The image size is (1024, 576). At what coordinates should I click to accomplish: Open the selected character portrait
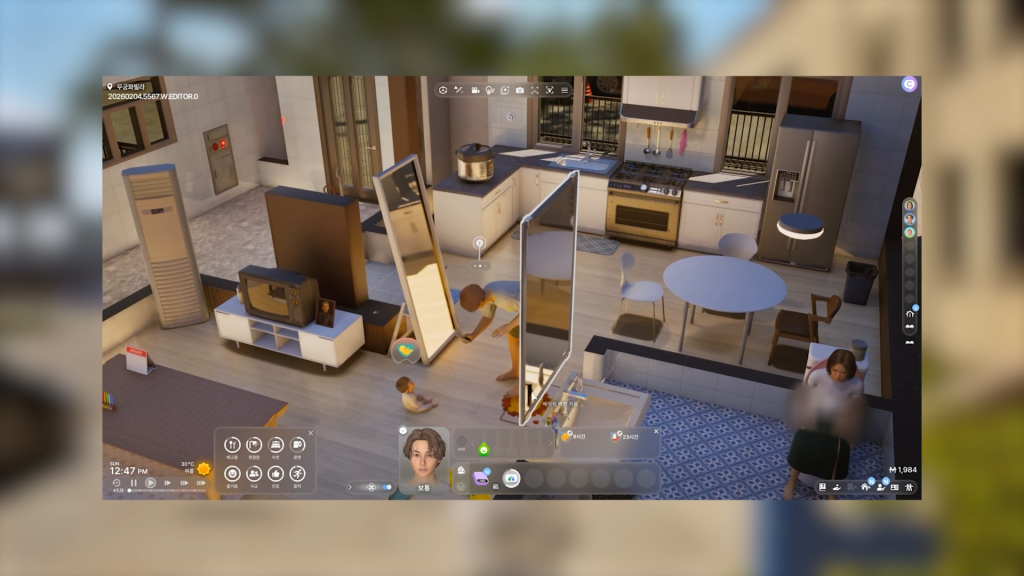point(424,458)
